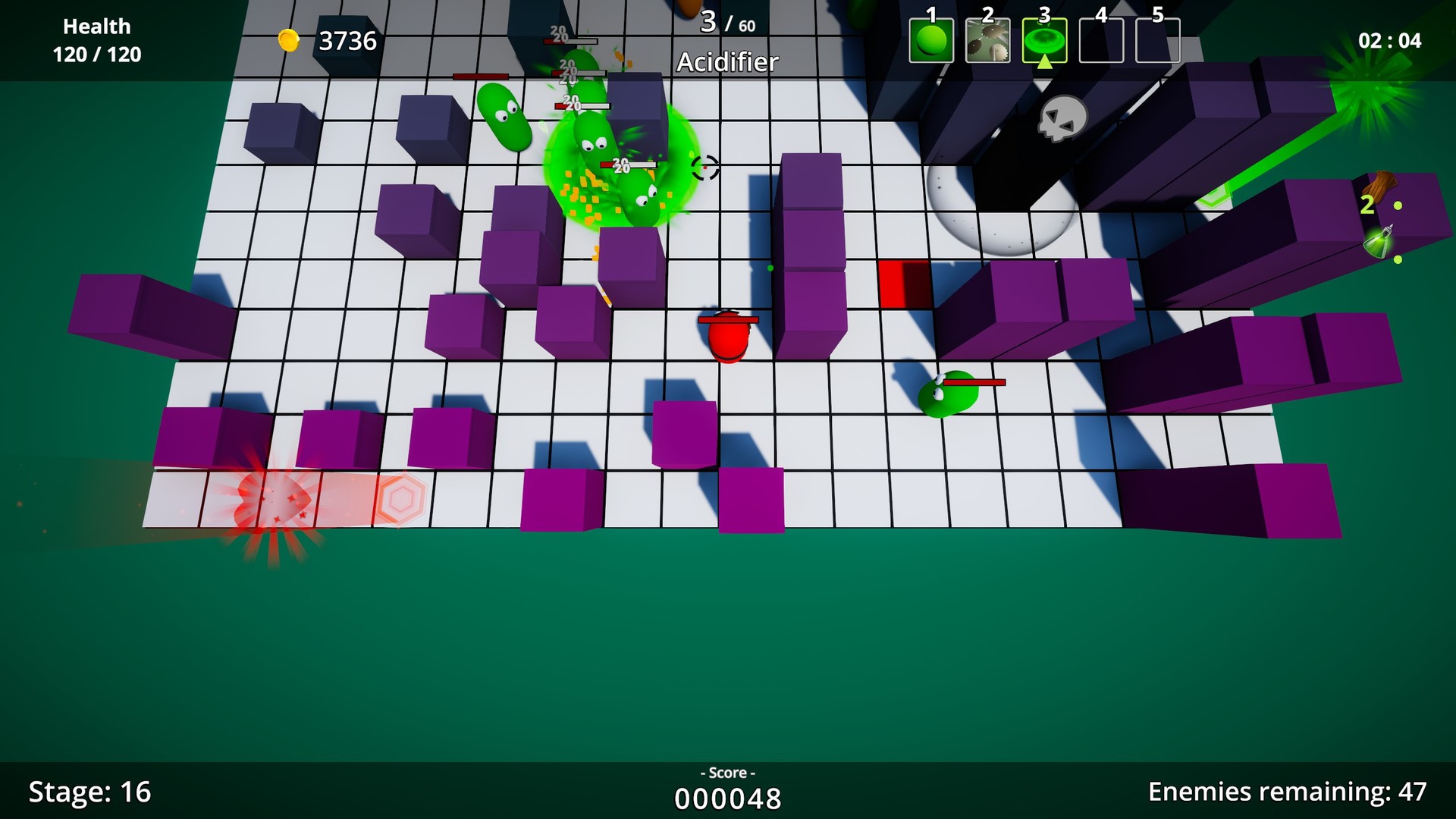Click the skull marker near the dark towers
1456x819 pixels.
click(x=1062, y=120)
